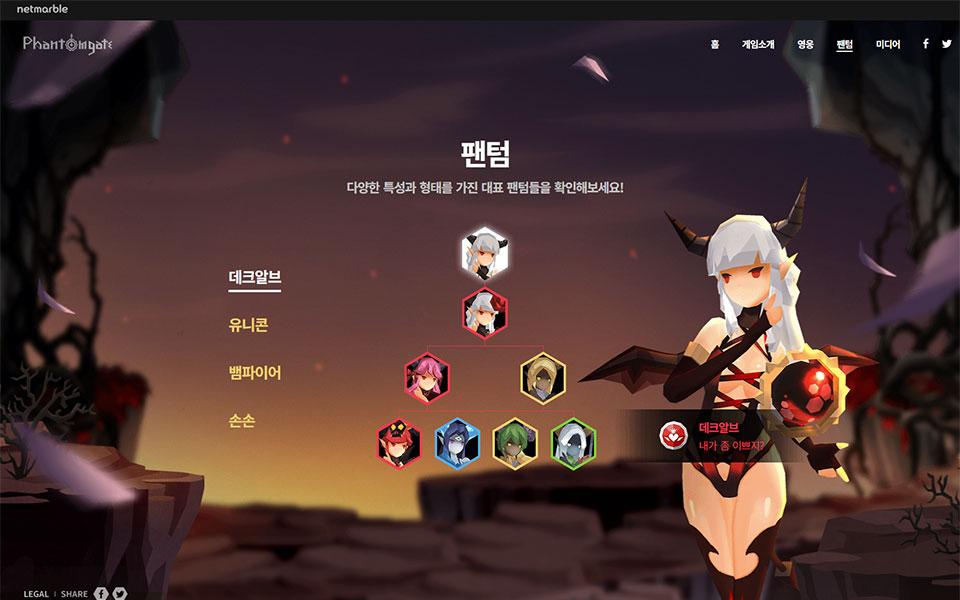Open the LEGAL link

(36, 594)
